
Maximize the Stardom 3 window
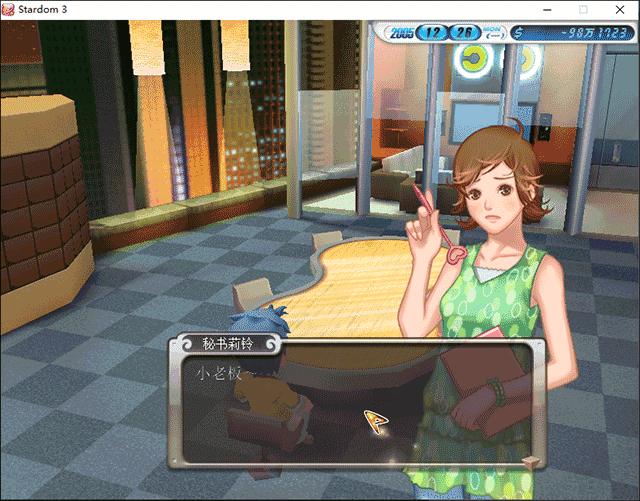click(583, 9)
